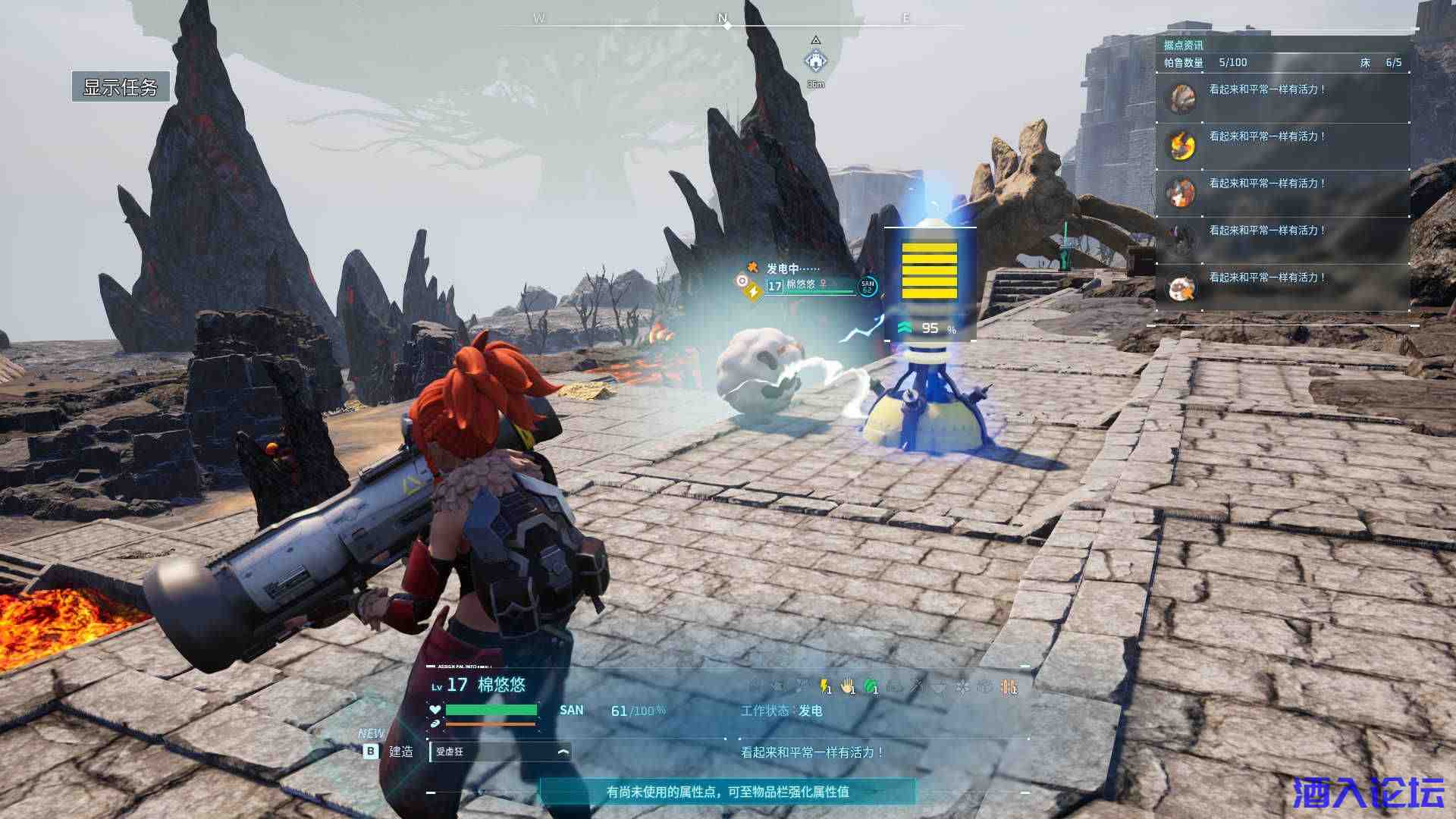1456x819 pixels.
Task: Select the yellow flame pal portrait row
Action: click(1282, 146)
